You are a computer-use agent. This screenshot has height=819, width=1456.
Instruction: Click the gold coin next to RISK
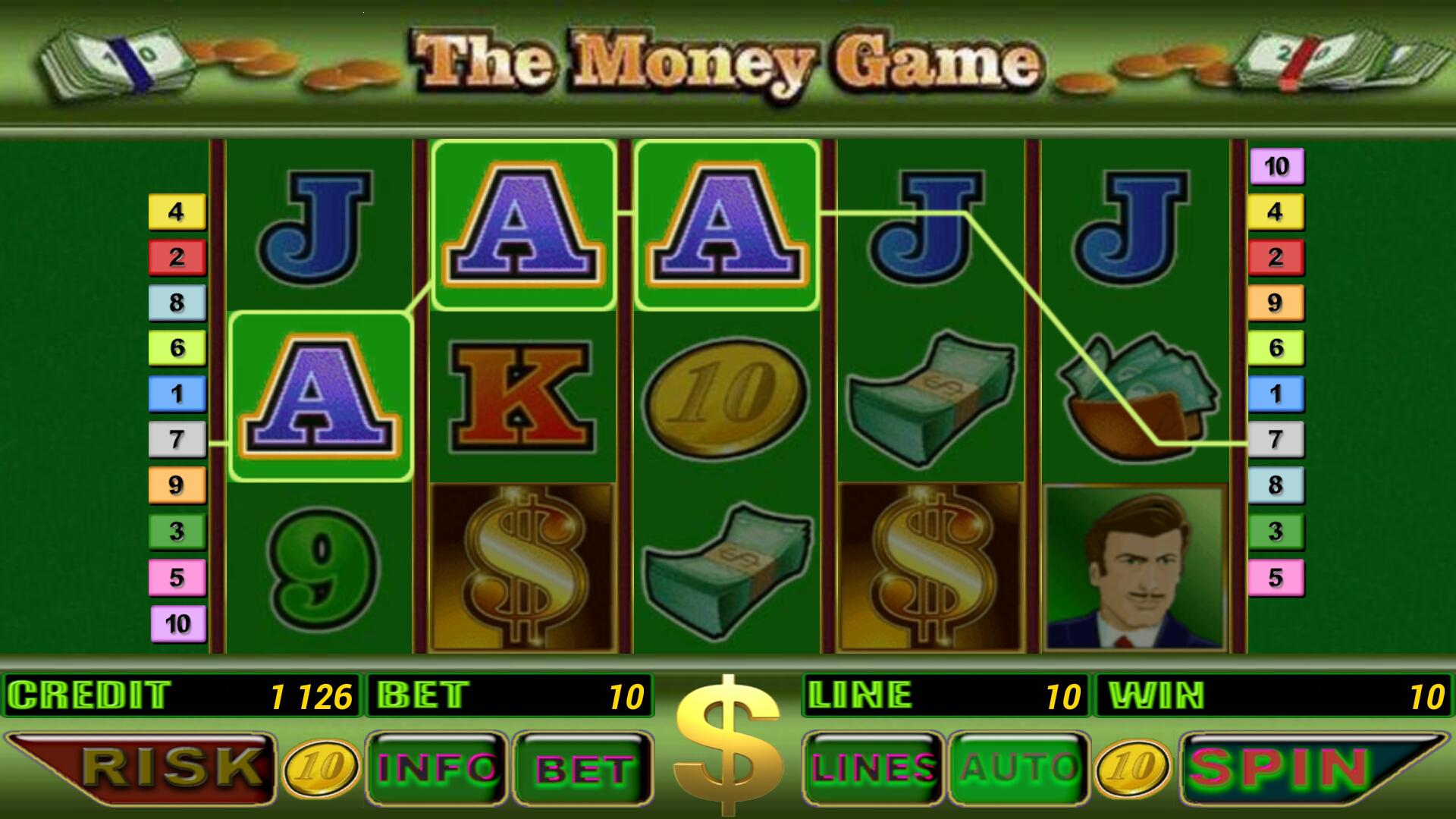click(x=322, y=767)
